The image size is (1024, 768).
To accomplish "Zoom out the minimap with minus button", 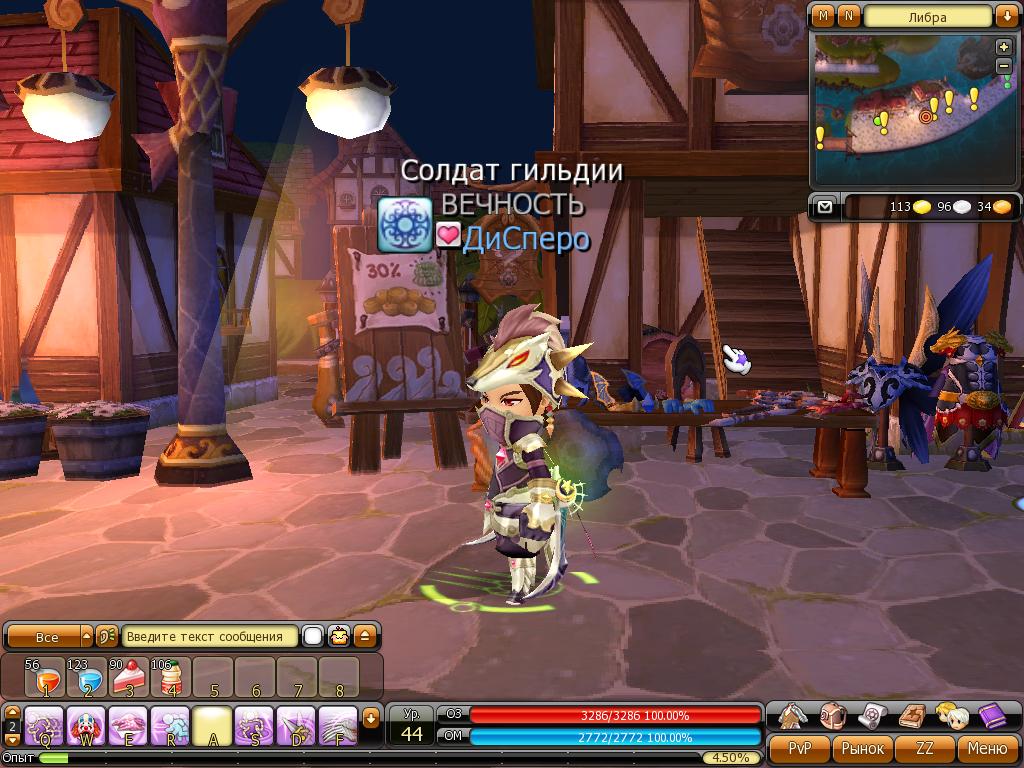I will pyautogui.click(x=1004, y=65).
